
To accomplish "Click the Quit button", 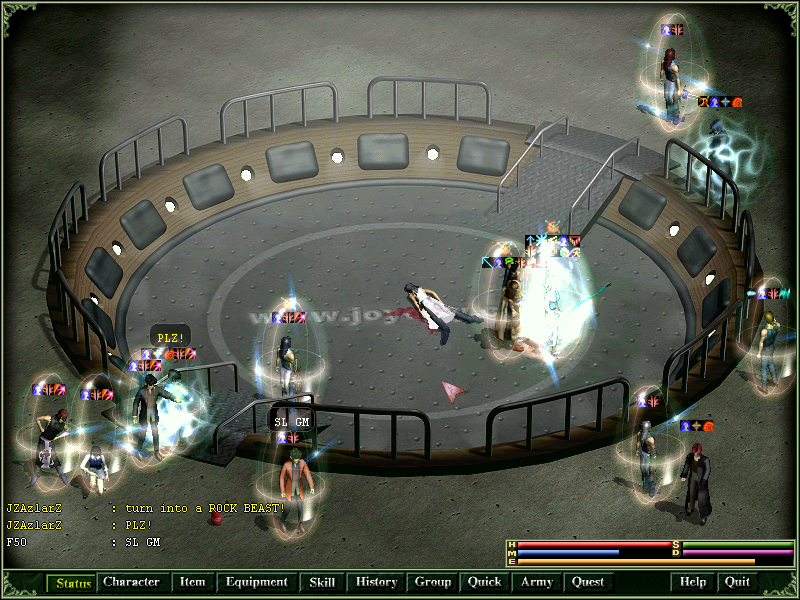I will [737, 582].
